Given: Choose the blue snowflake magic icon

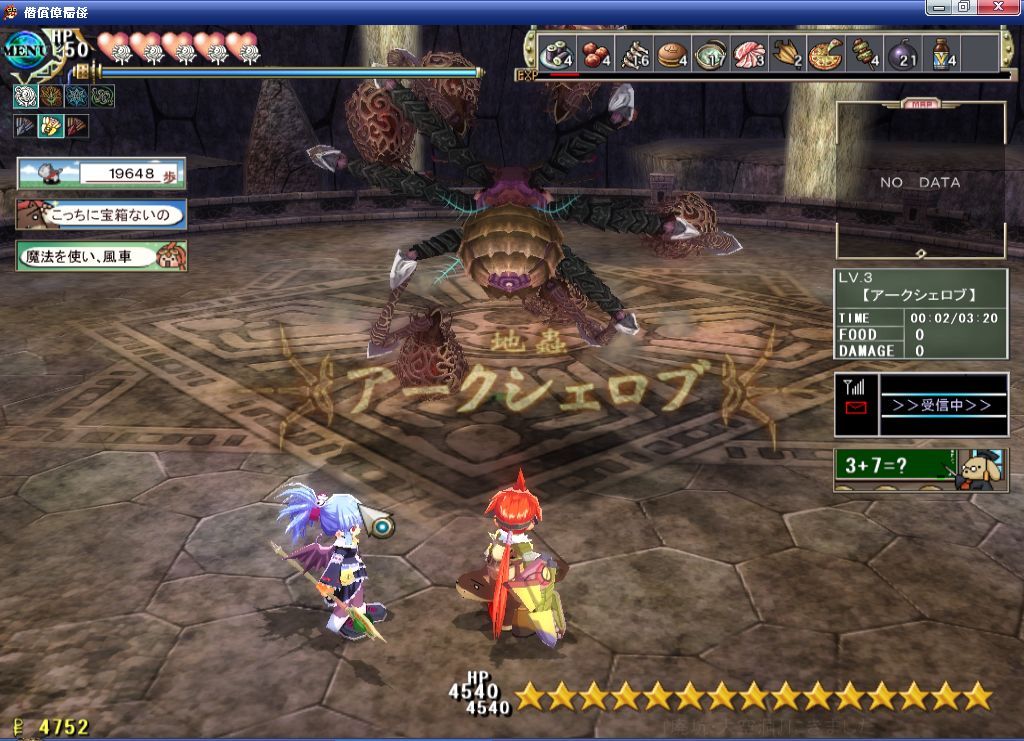Looking at the screenshot, I should click(x=76, y=96).
